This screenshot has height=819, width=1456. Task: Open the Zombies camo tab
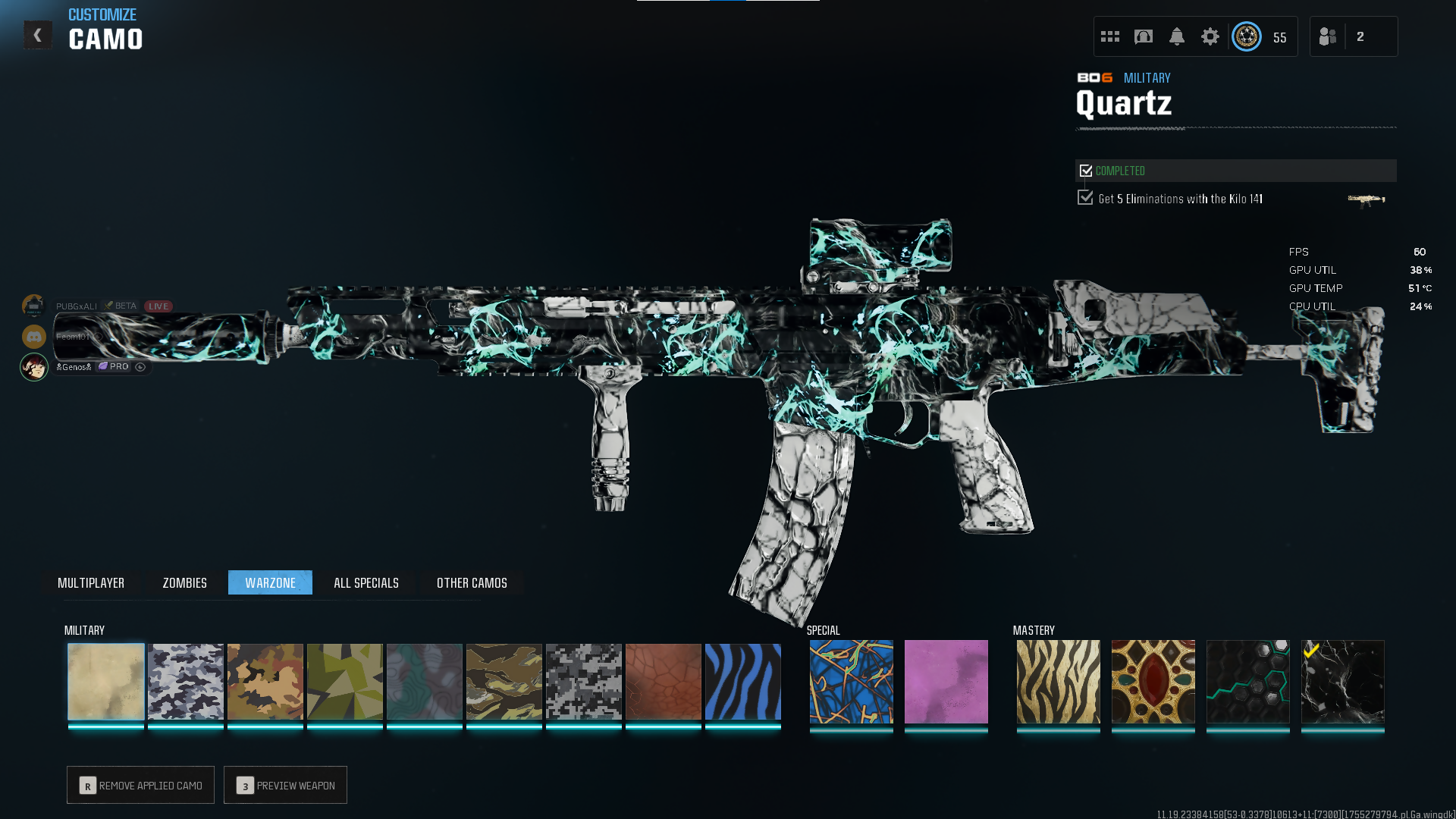coord(184,582)
